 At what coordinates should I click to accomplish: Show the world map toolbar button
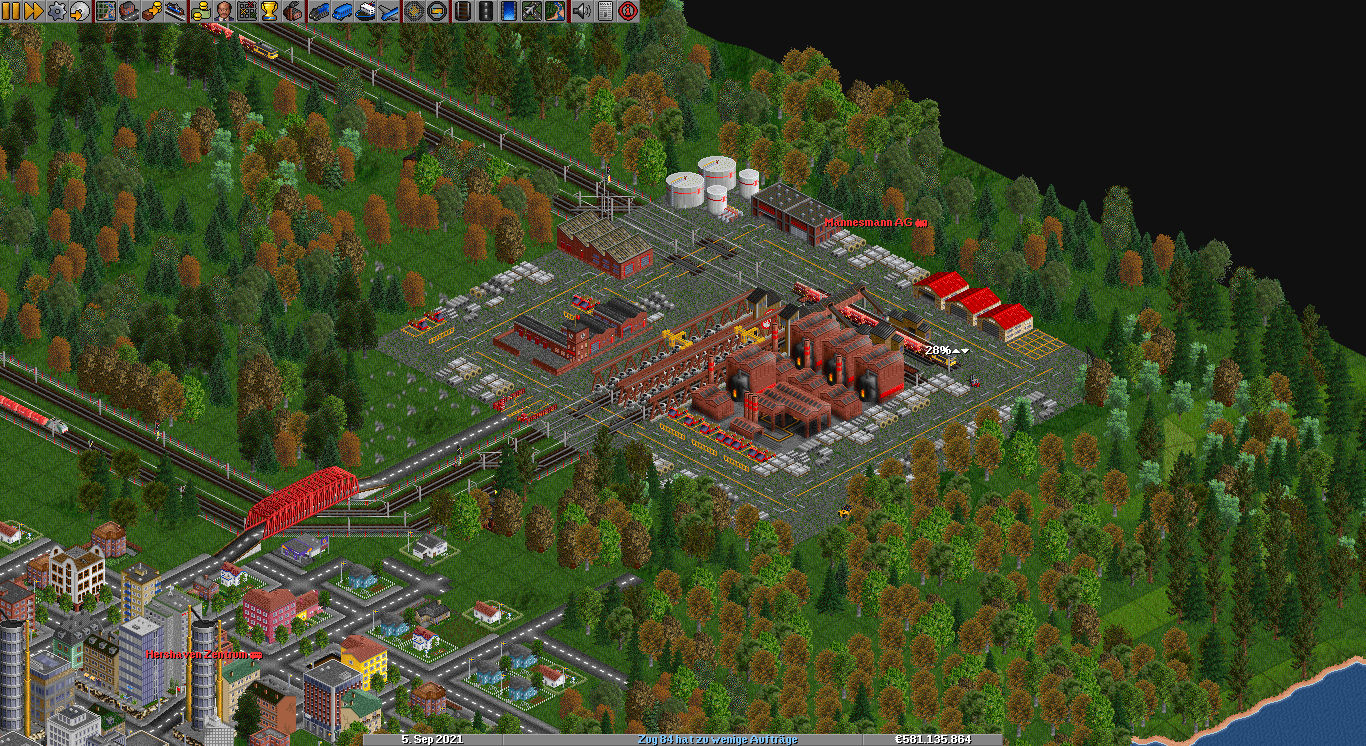pos(105,11)
